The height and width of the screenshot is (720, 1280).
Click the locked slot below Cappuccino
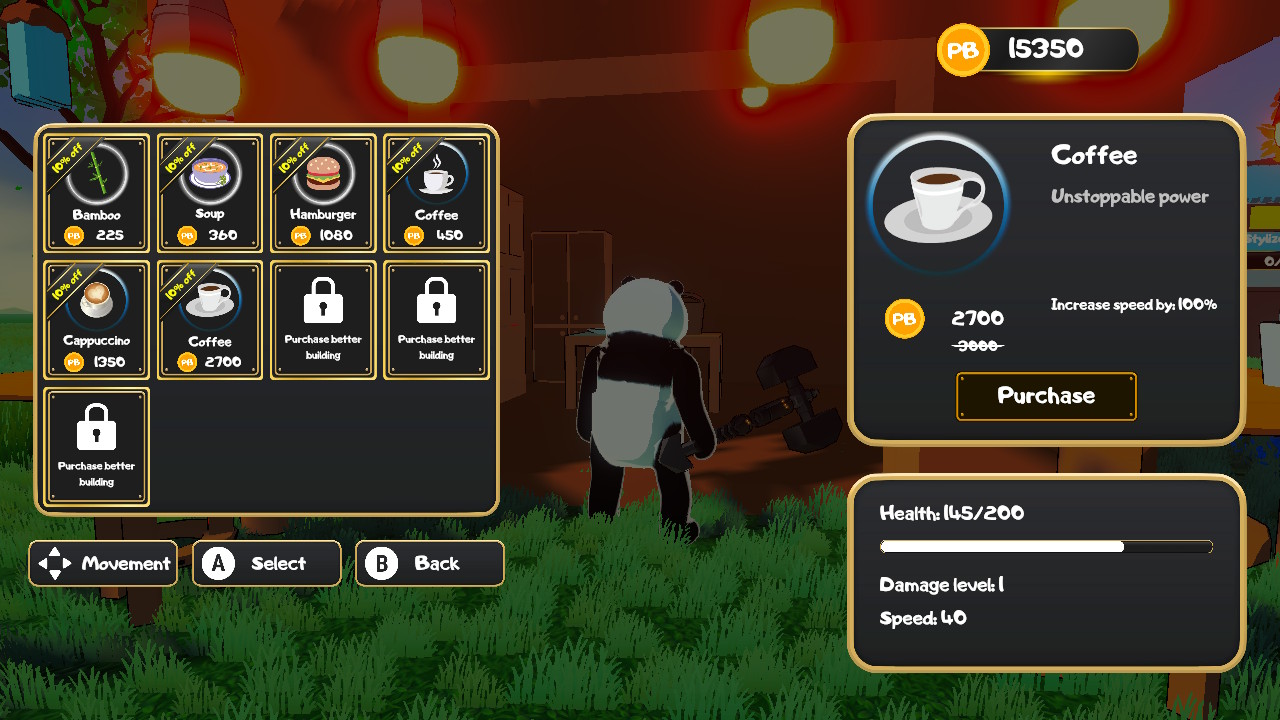coord(96,447)
